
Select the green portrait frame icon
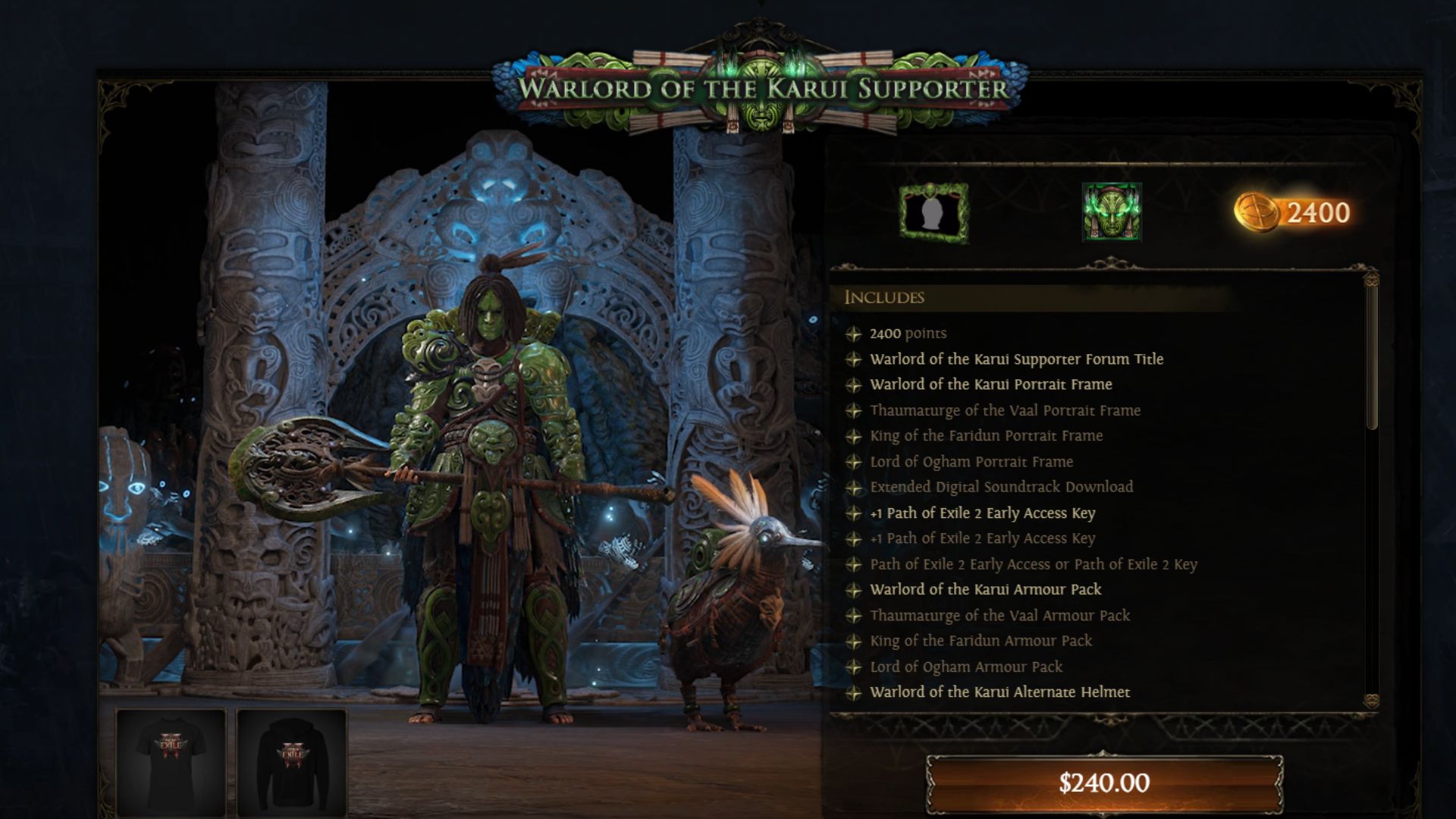934,213
